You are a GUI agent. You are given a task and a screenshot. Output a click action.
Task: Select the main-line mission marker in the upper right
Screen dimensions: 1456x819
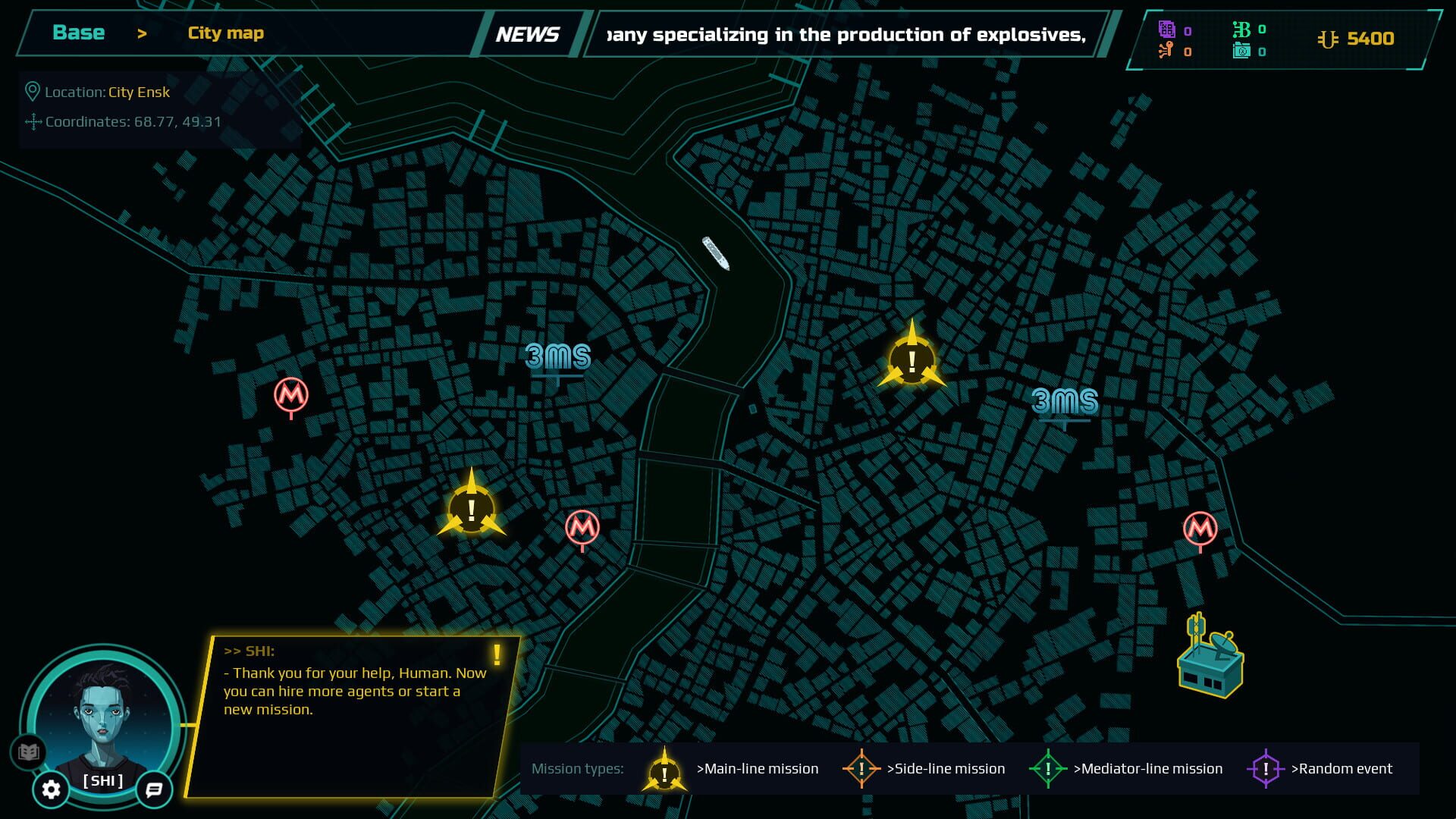912,361
